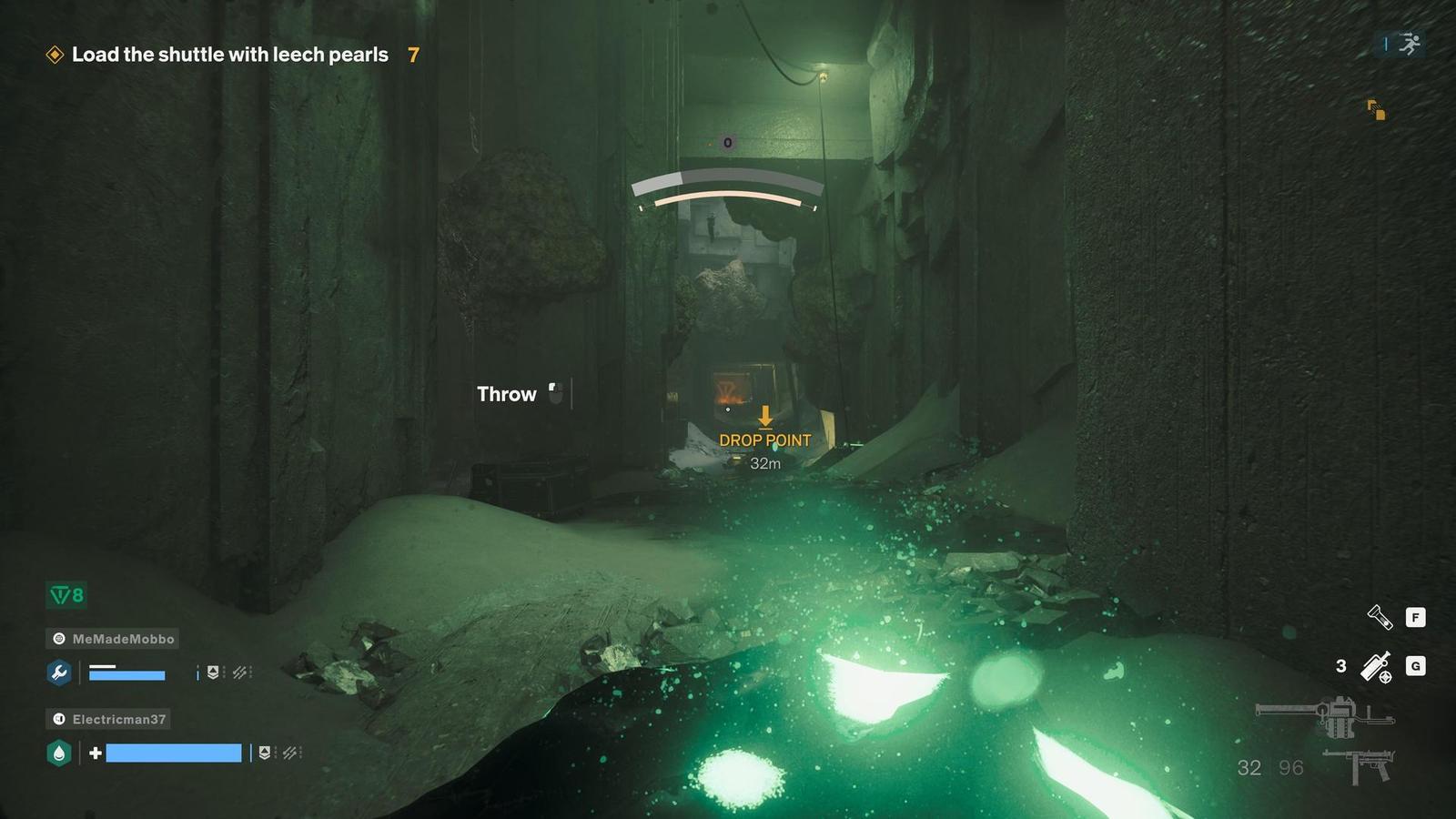The height and width of the screenshot is (819, 1456).
Task: Click the DROP POINT label with yellow arrow
Action: tap(765, 440)
